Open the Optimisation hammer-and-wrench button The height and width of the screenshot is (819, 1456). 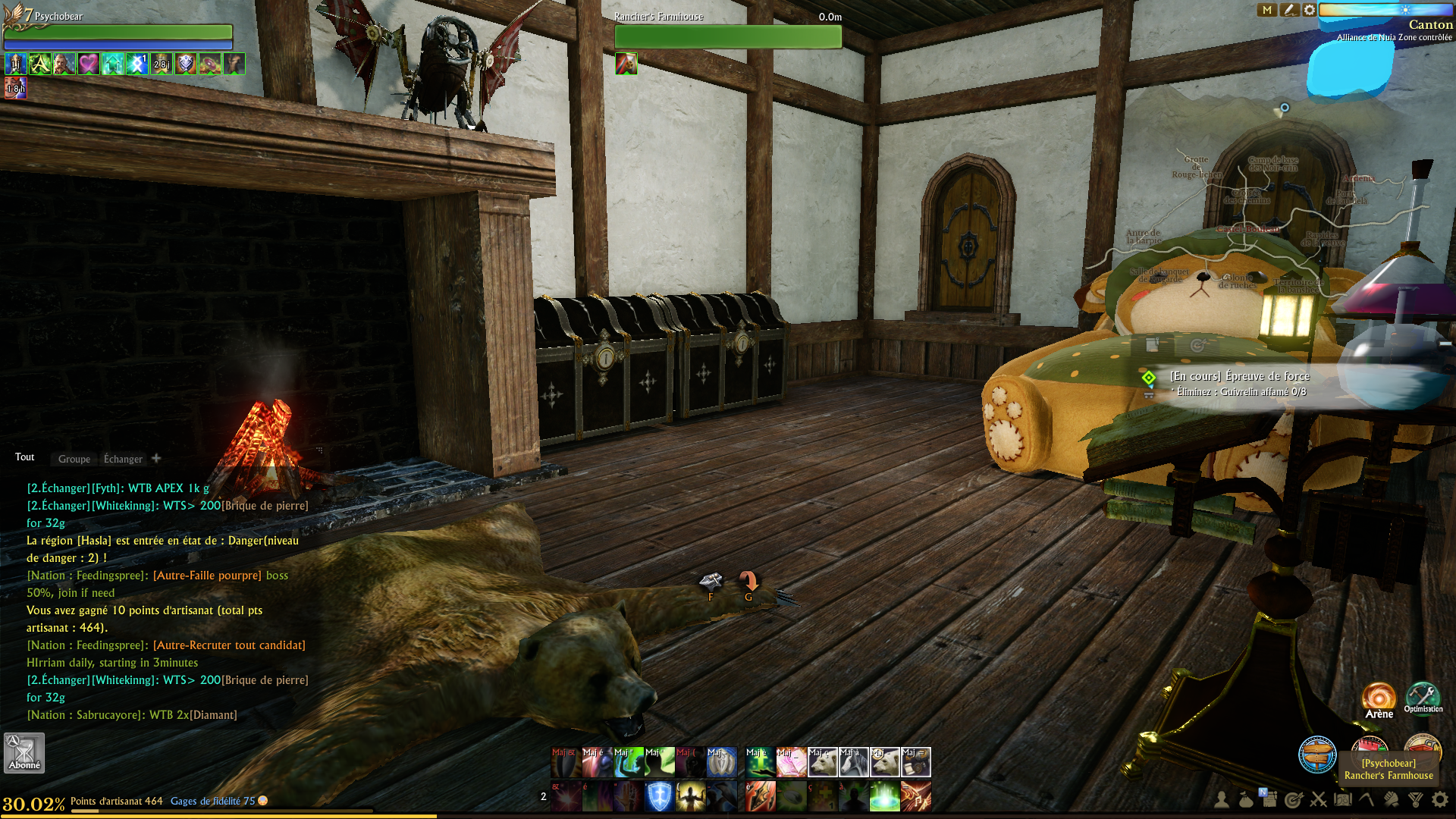1423,698
